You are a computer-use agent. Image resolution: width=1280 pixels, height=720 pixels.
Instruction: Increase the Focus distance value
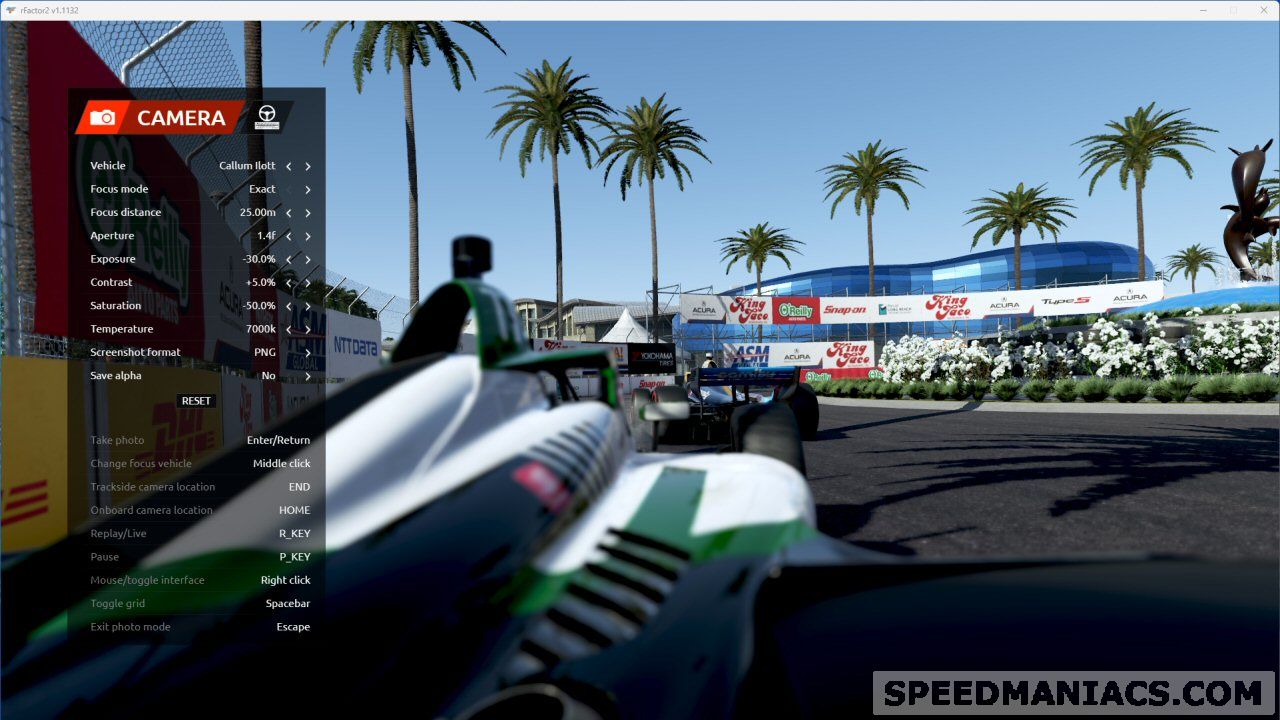pos(308,212)
